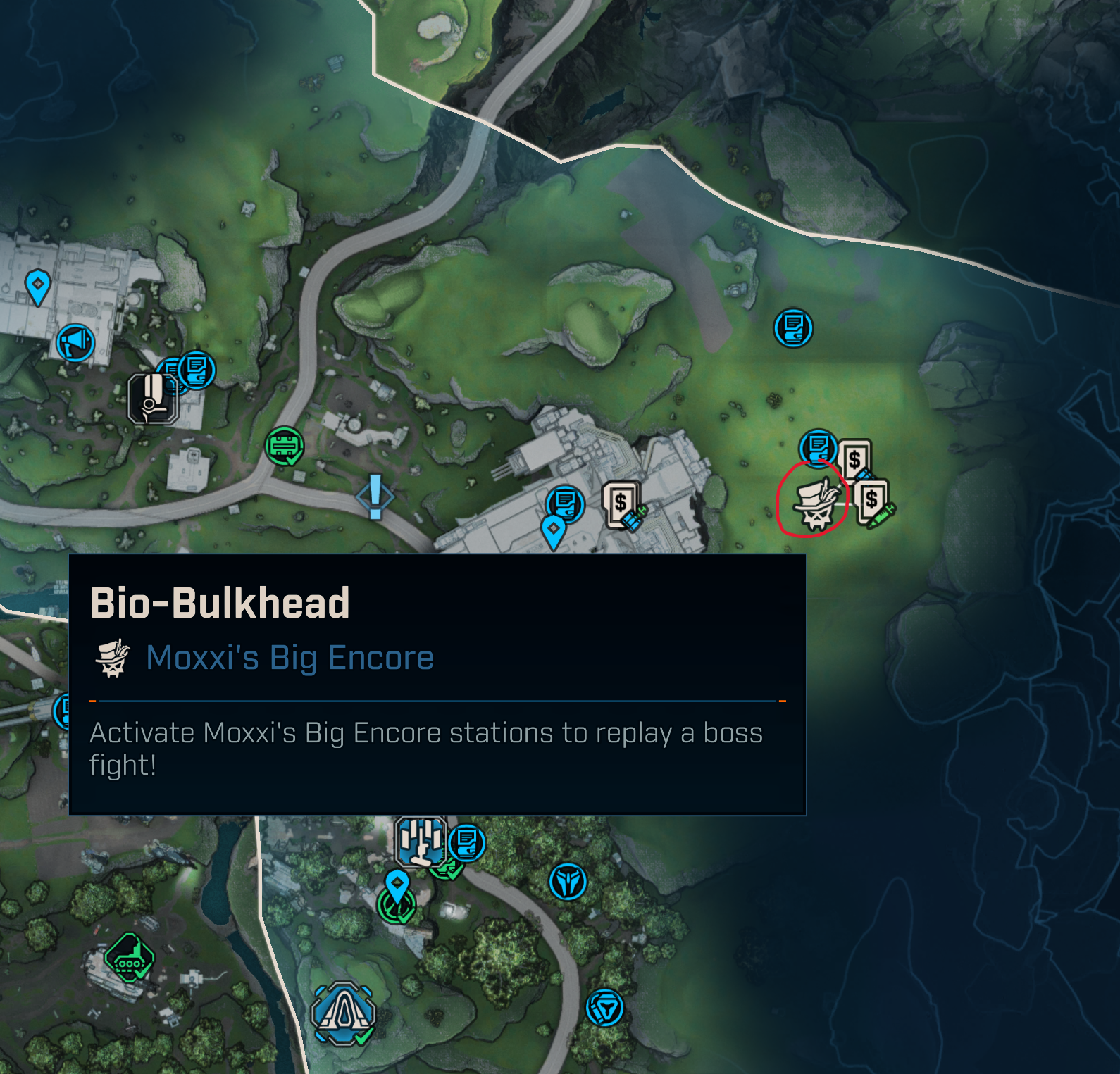1120x1074 pixels.
Task: Click the Moxxi's Big Encore marker circled in red
Action: 816,502
